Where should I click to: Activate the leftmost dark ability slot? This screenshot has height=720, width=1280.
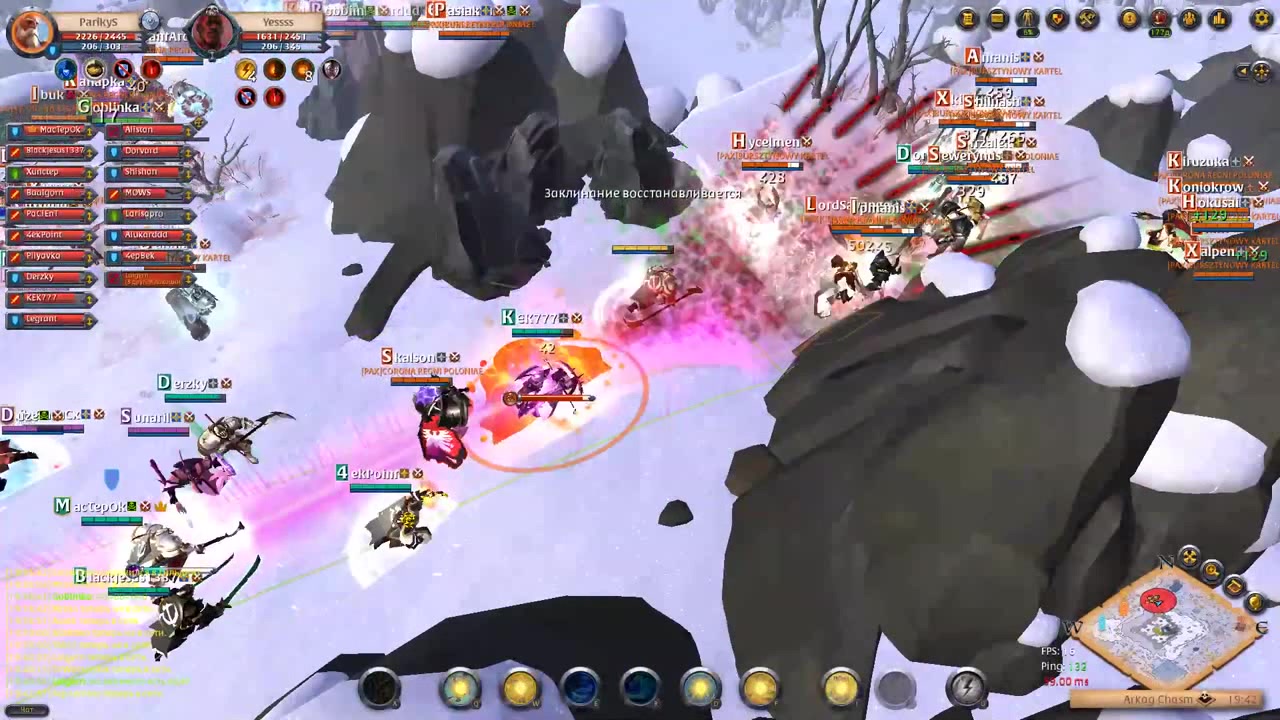[380, 688]
